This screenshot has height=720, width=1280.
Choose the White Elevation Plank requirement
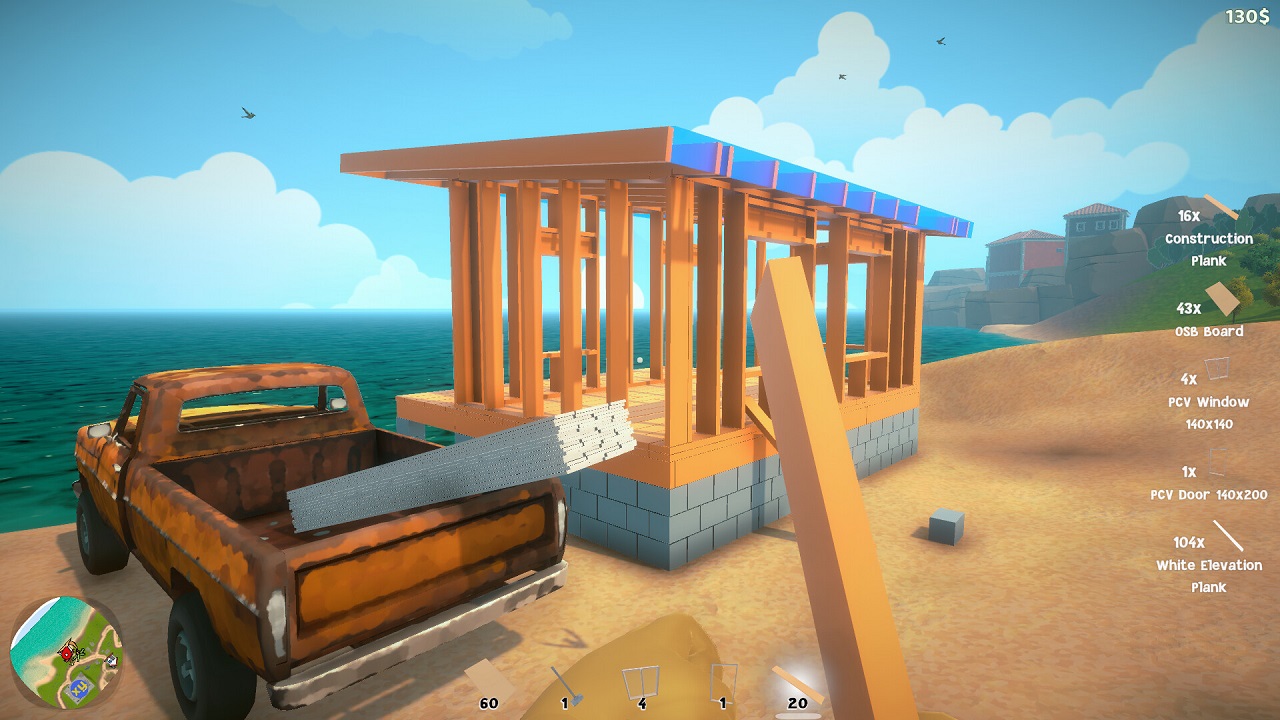(x=1209, y=558)
